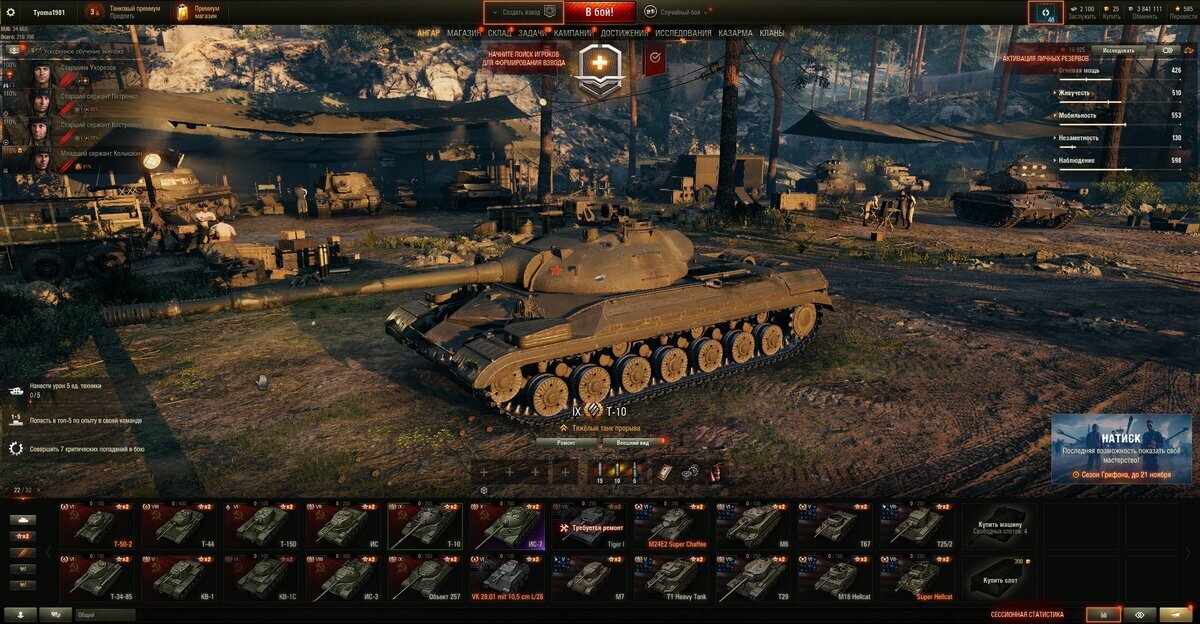The width and height of the screenshot is (1200, 624).
Task: Start the battle with В бой! button
Action: [x=599, y=12]
